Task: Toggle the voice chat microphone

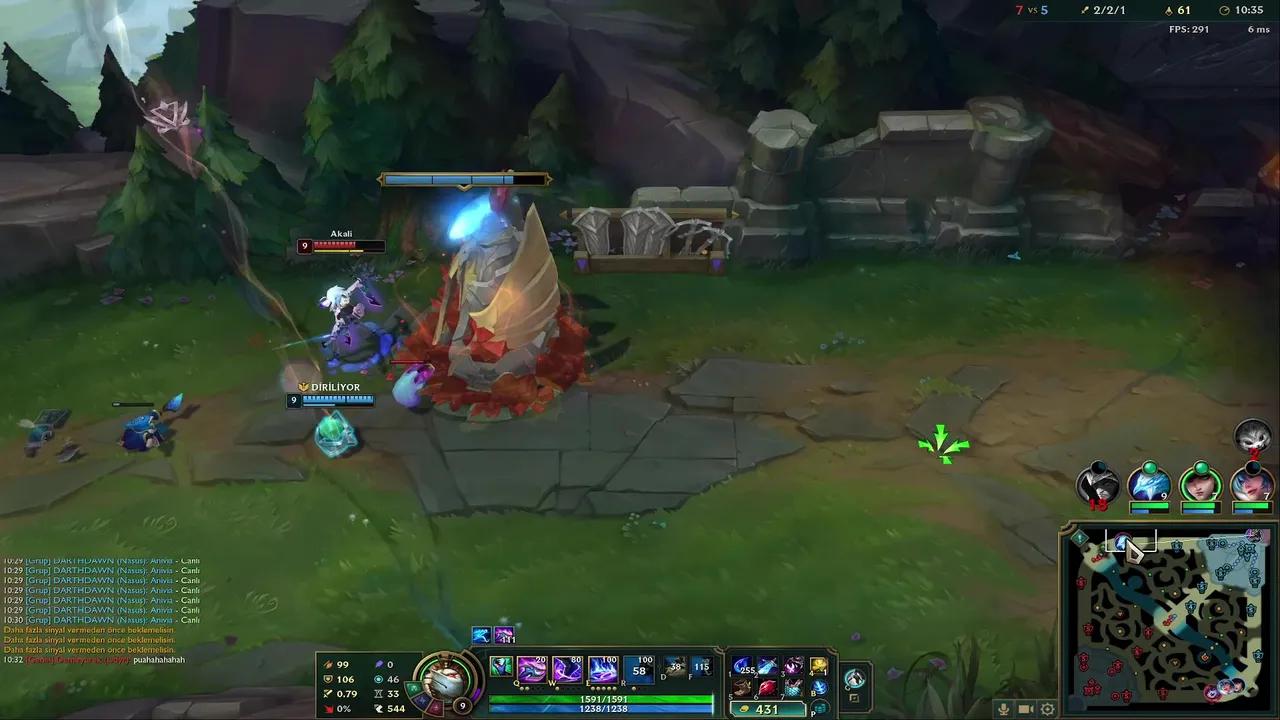Action: (x=1003, y=709)
